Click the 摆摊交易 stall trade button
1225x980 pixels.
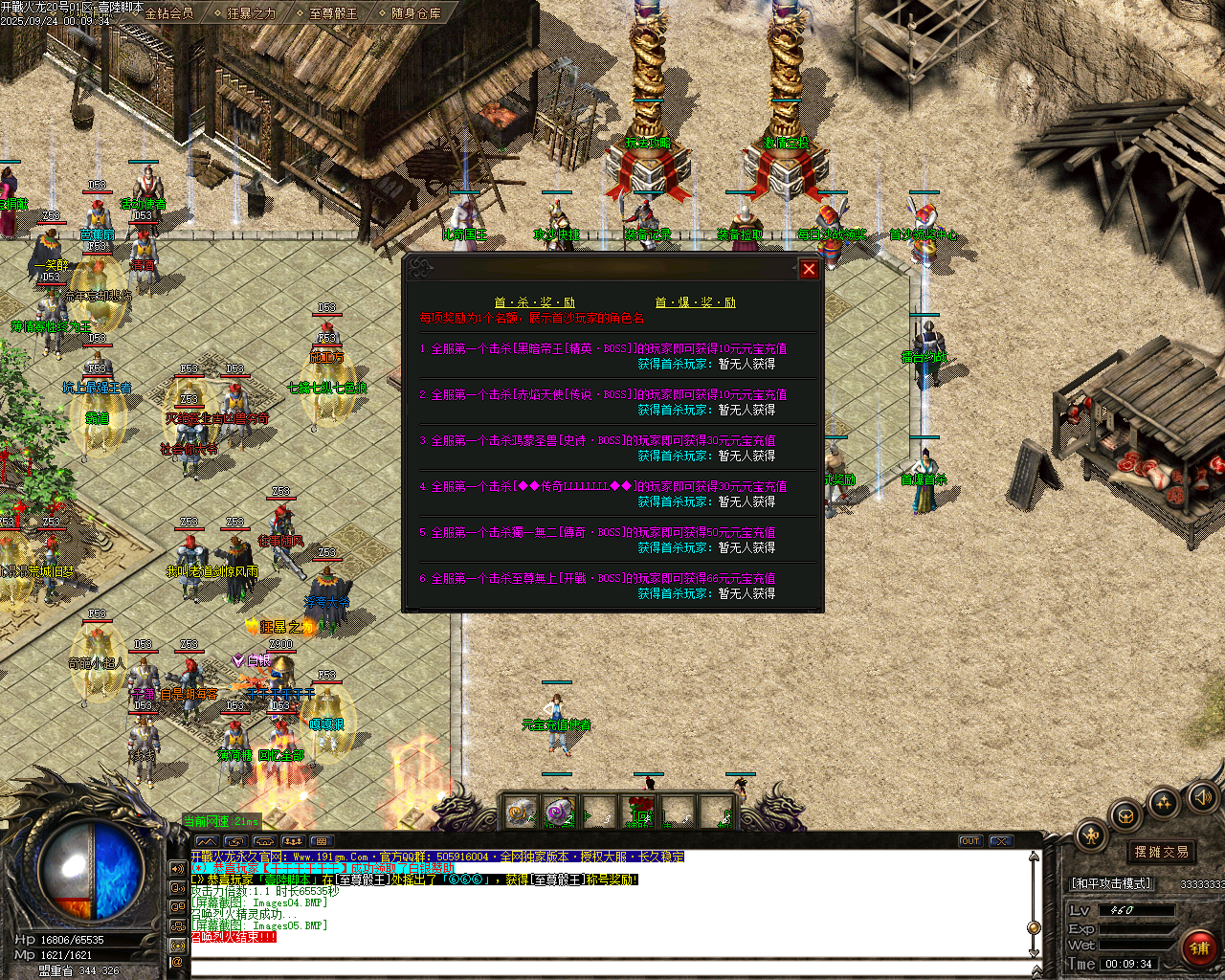tap(1160, 852)
